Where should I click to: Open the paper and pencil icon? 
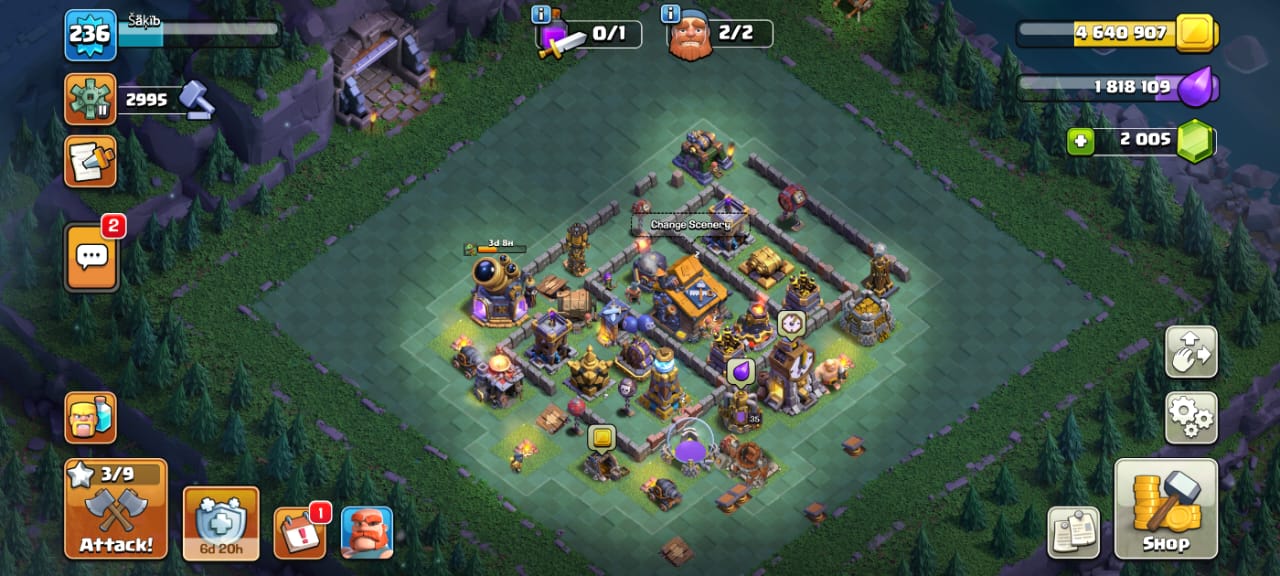click(x=90, y=161)
